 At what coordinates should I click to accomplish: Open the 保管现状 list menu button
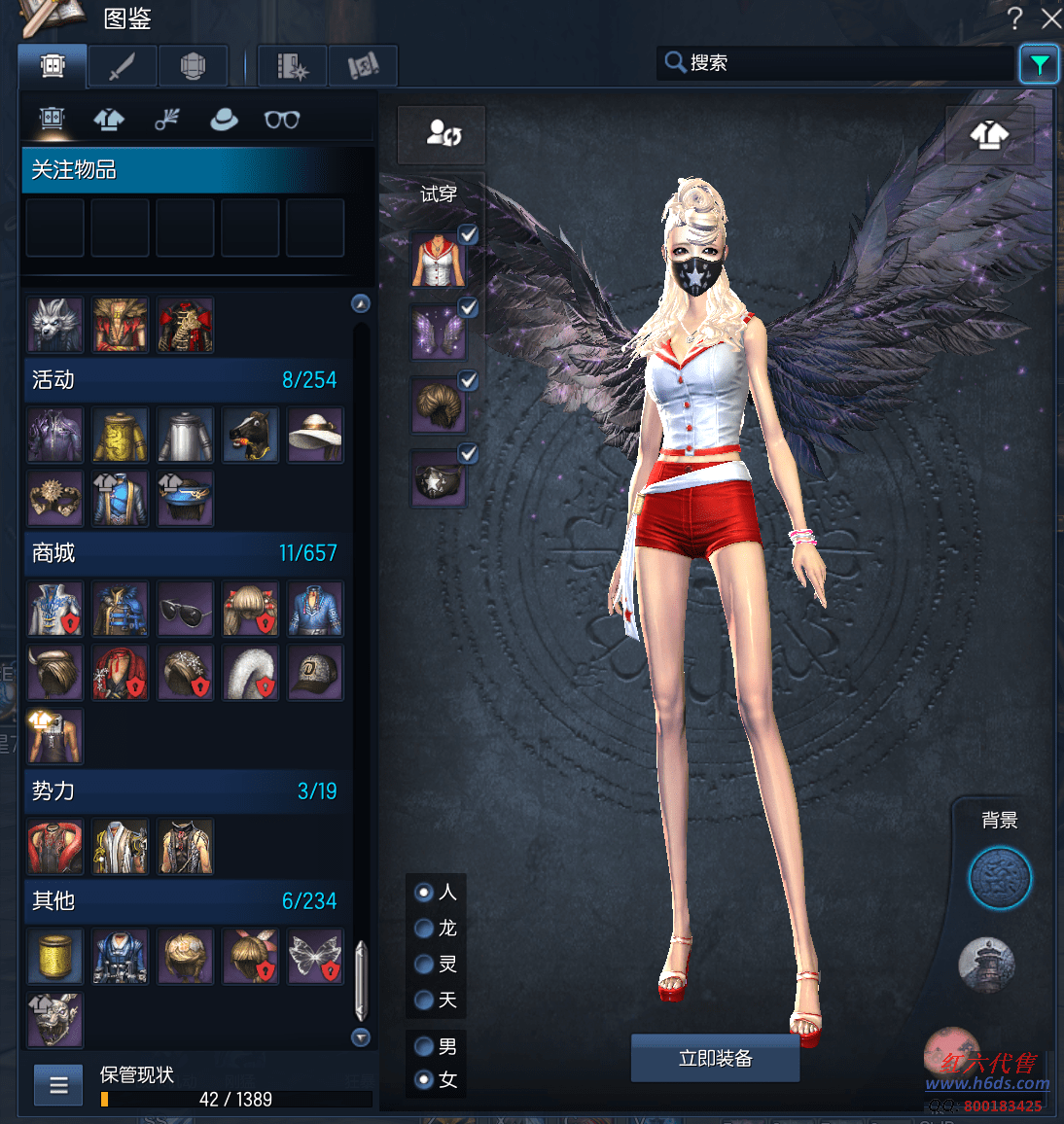[58, 1085]
